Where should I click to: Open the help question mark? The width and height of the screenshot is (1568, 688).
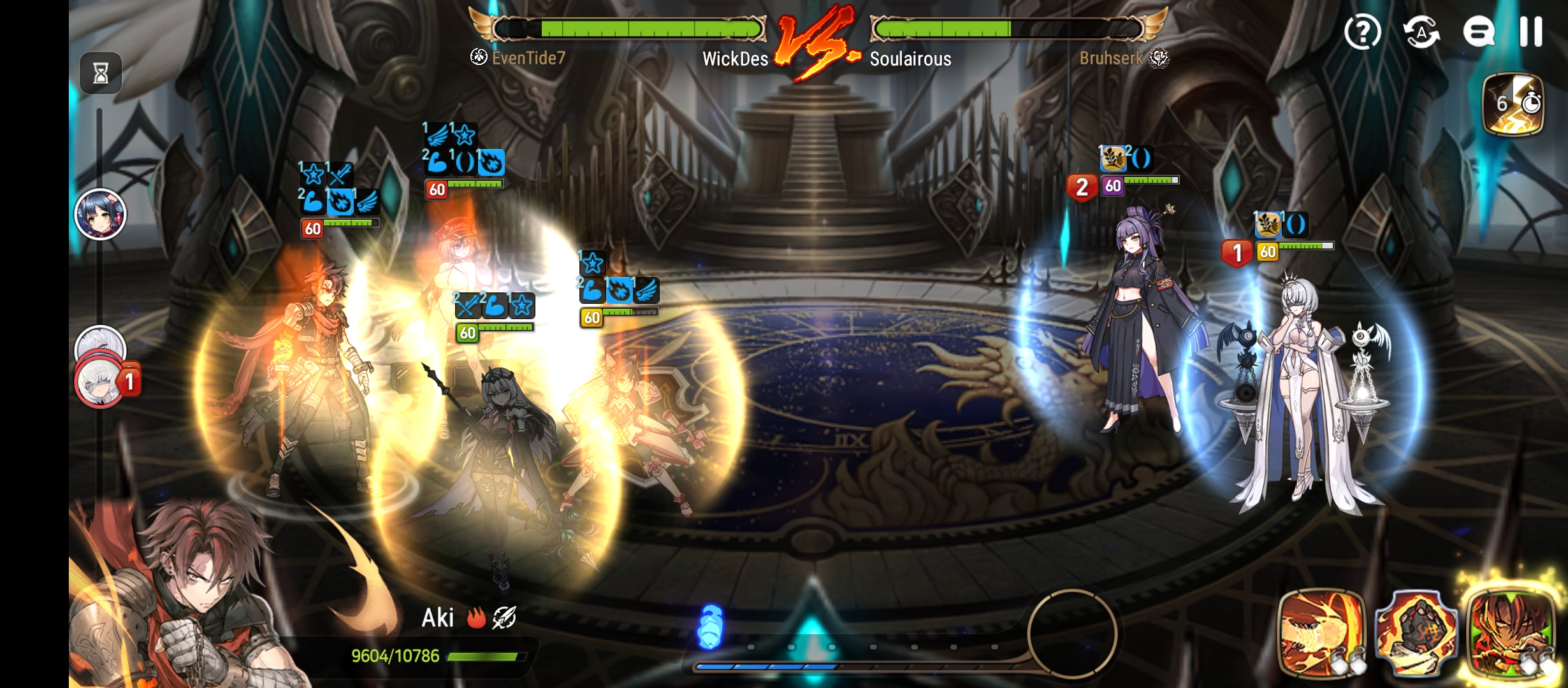(1362, 31)
